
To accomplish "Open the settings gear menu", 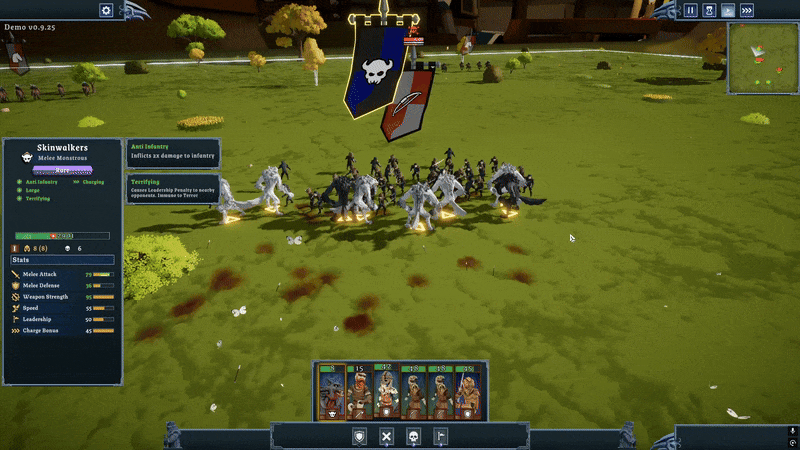I will (106, 10).
